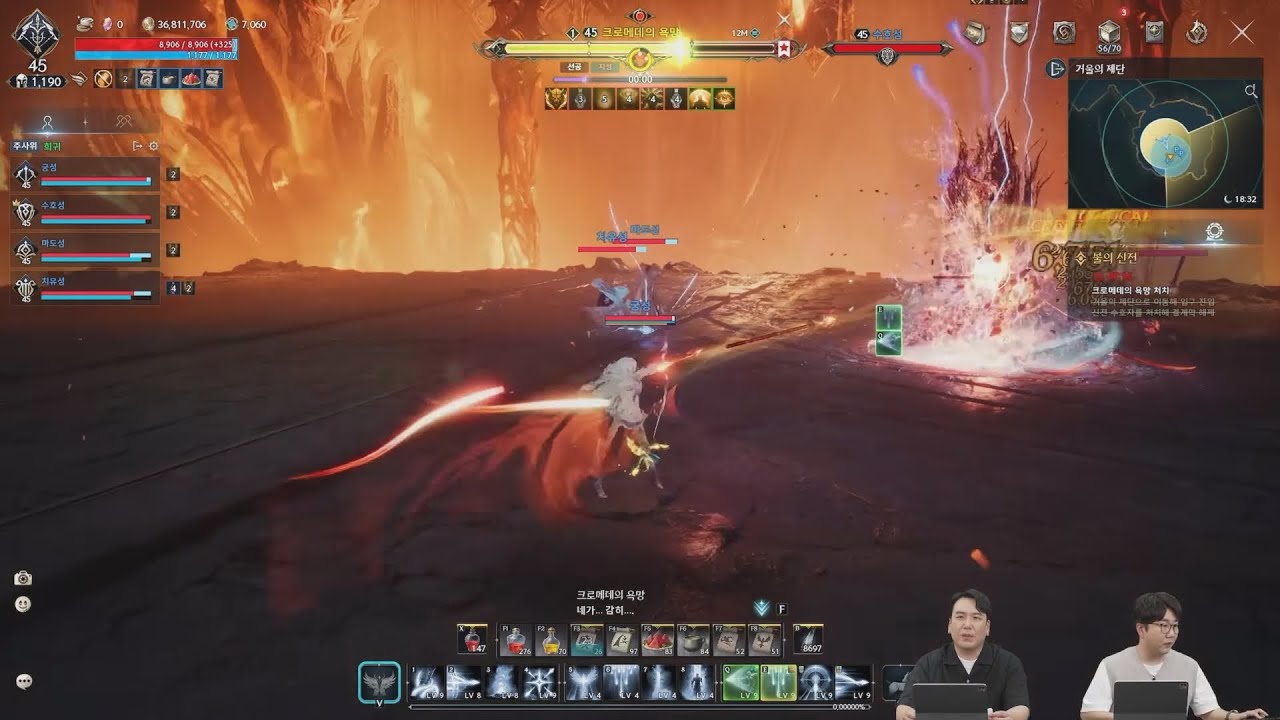Select party member 치유성

pos(86,288)
